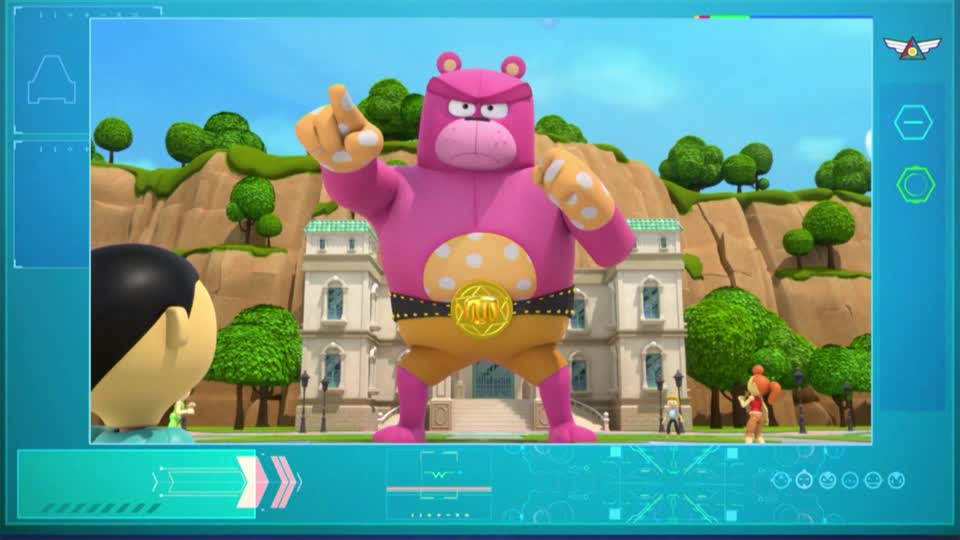Screen dimensions: 960x540
Task: Activate the pink chevron arrows
Action: pyautogui.click(x=271, y=481)
